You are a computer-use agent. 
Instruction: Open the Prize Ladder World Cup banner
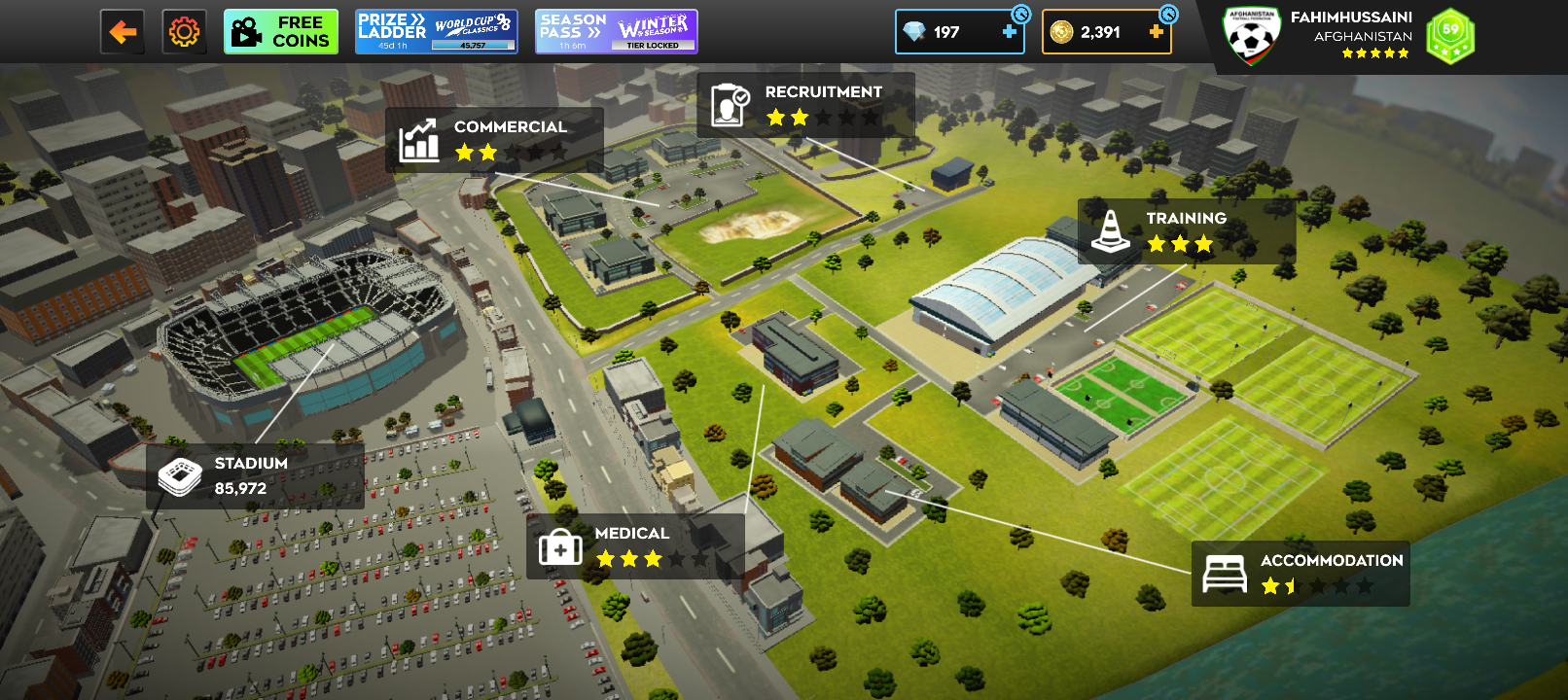tap(436, 32)
